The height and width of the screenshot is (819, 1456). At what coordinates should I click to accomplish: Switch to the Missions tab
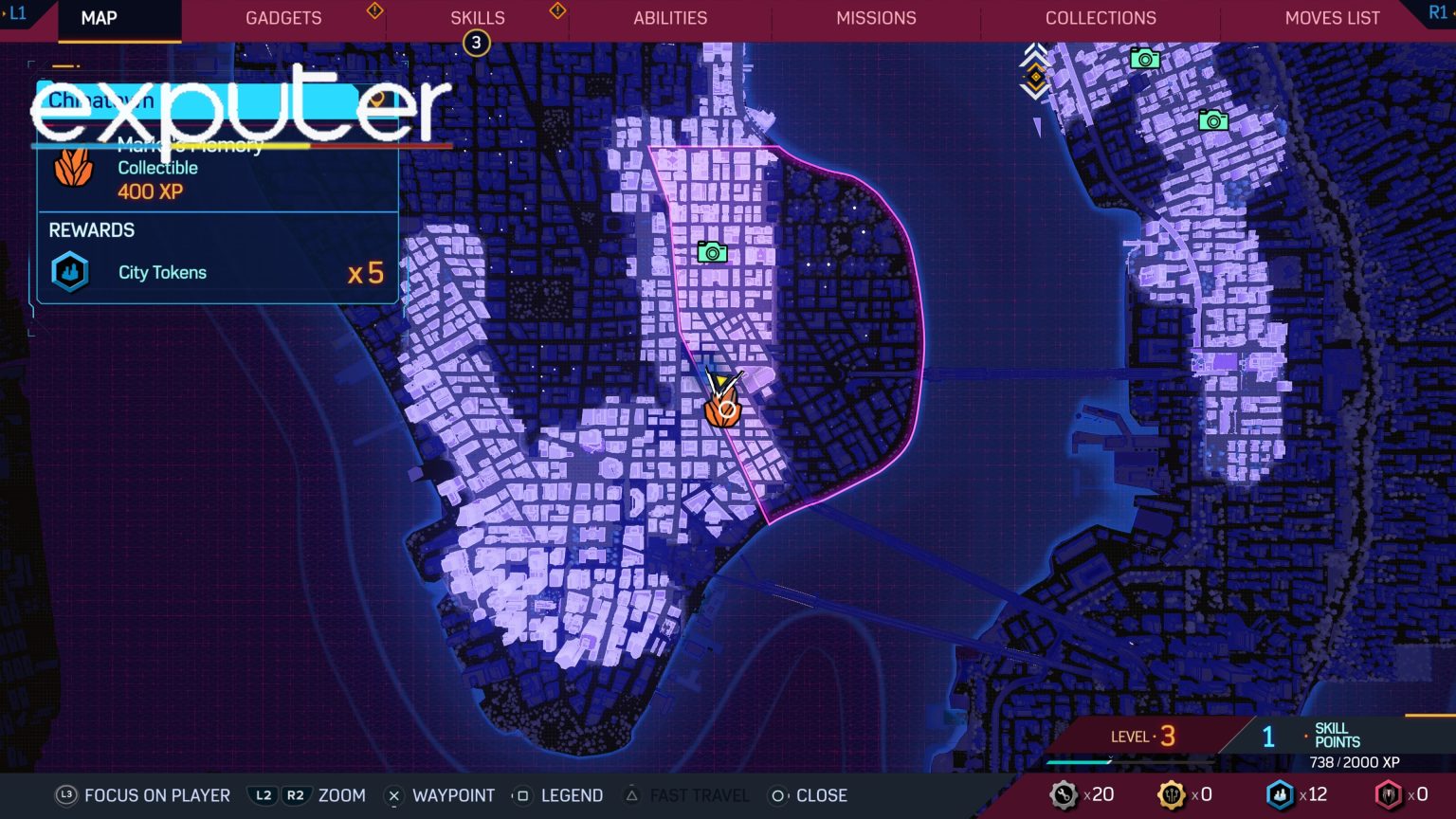(x=875, y=17)
